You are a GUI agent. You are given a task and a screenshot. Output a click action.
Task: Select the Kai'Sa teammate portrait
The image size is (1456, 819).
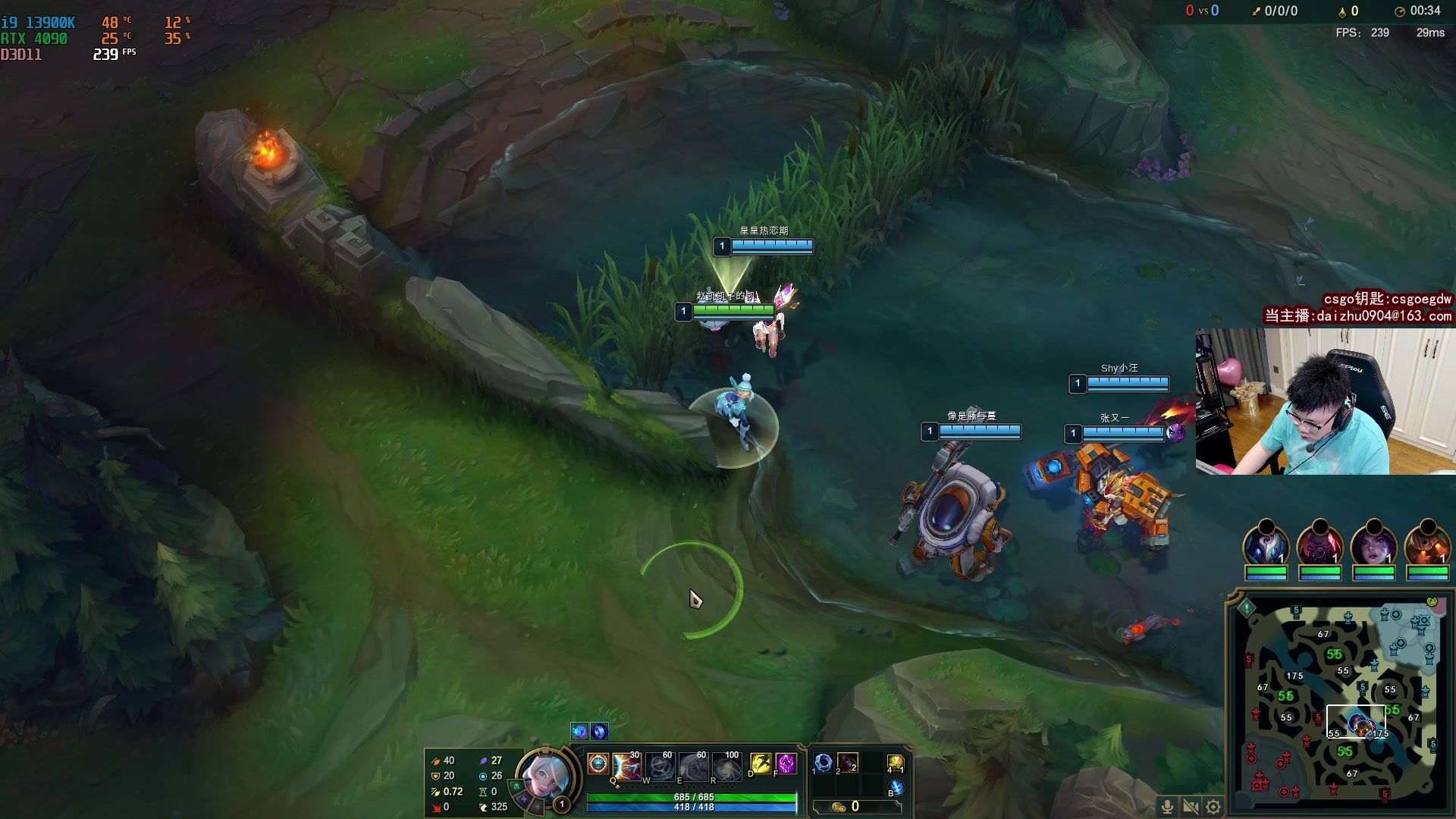click(x=1373, y=548)
